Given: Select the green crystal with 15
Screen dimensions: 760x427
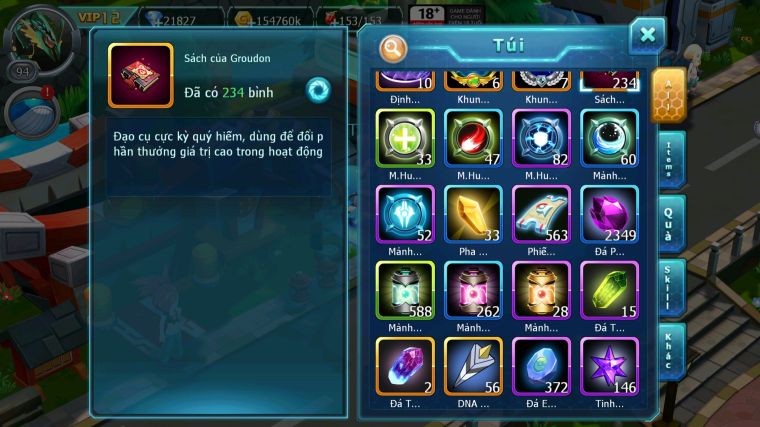Looking at the screenshot, I should coord(609,290).
